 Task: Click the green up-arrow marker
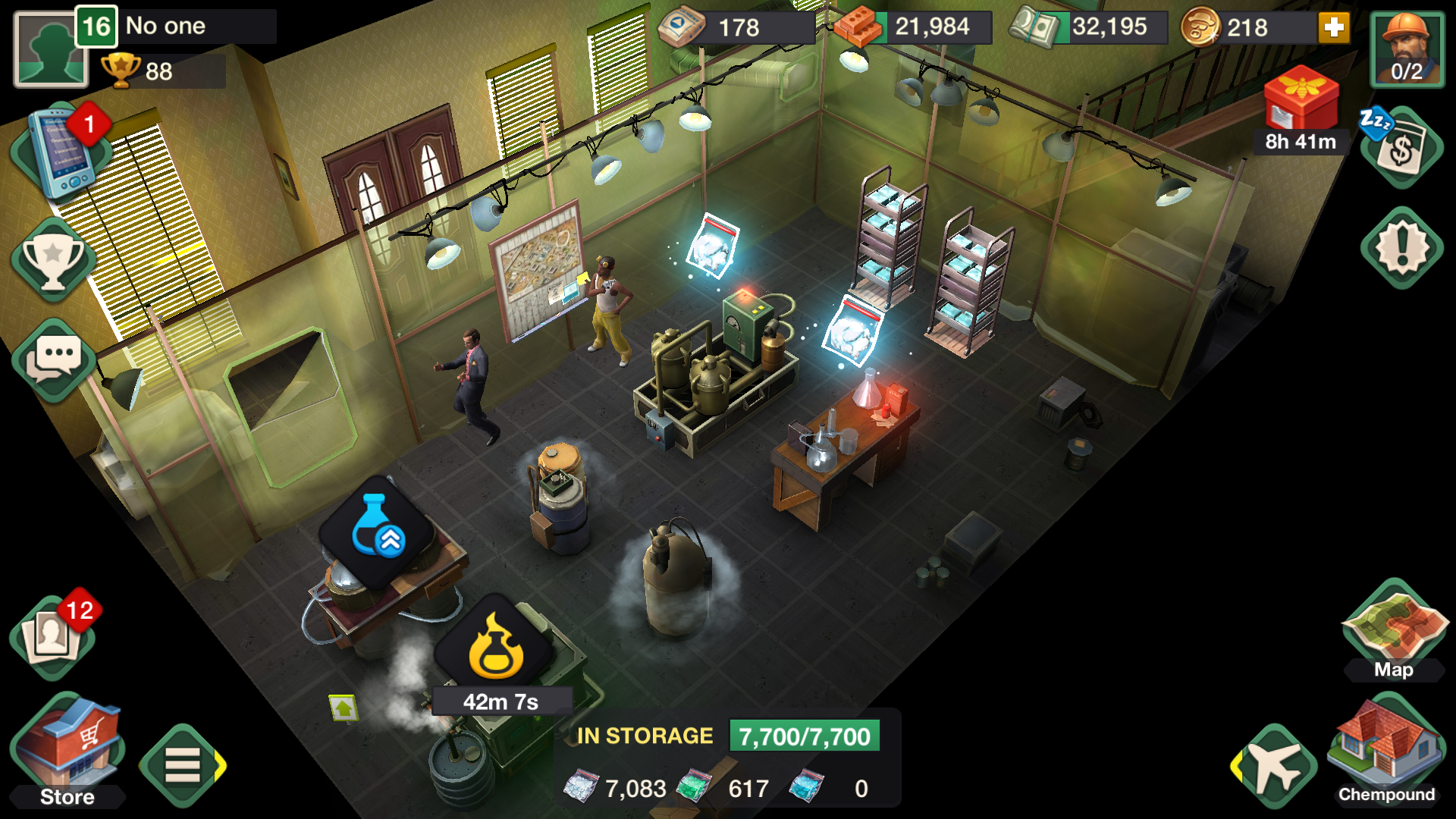344,708
